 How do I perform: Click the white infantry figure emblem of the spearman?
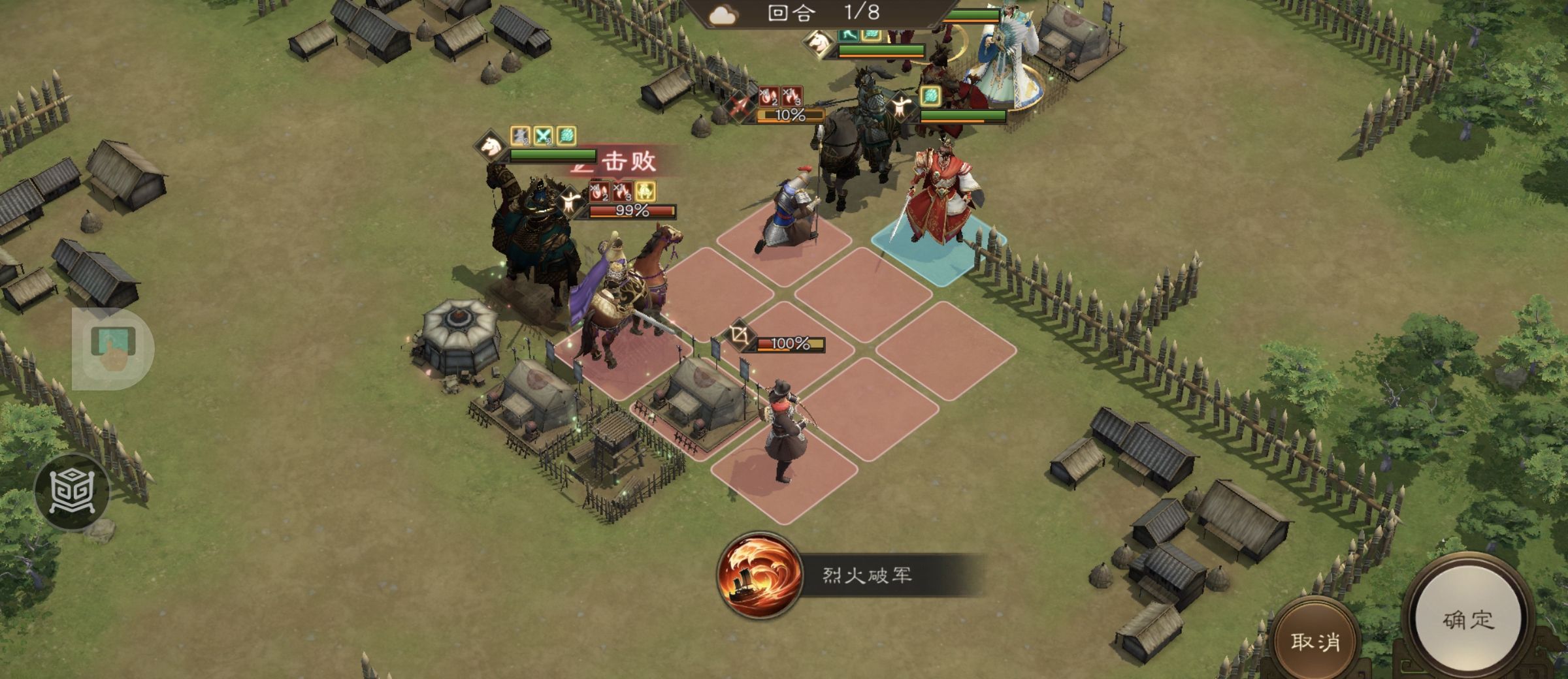coord(901,106)
